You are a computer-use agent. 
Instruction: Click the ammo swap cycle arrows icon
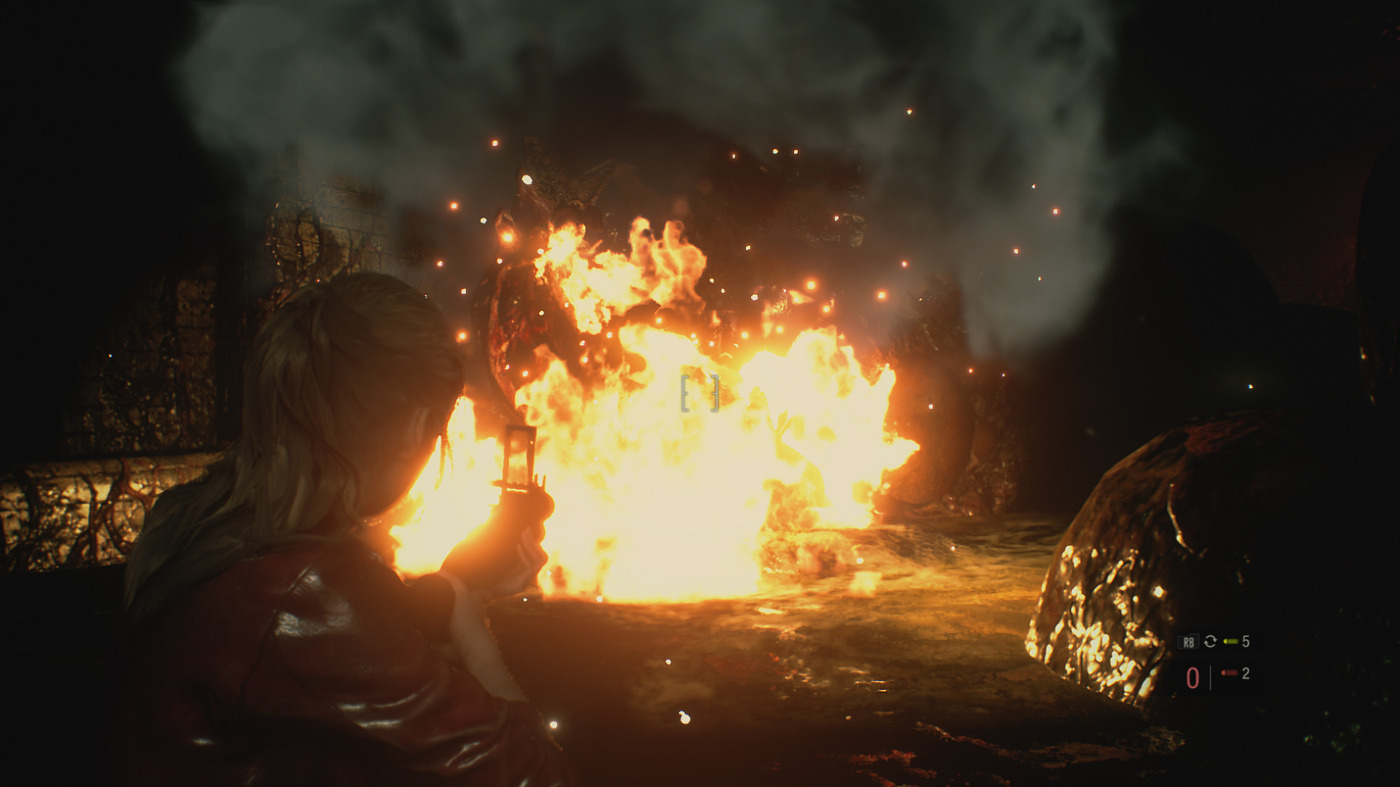pyautogui.click(x=1210, y=642)
